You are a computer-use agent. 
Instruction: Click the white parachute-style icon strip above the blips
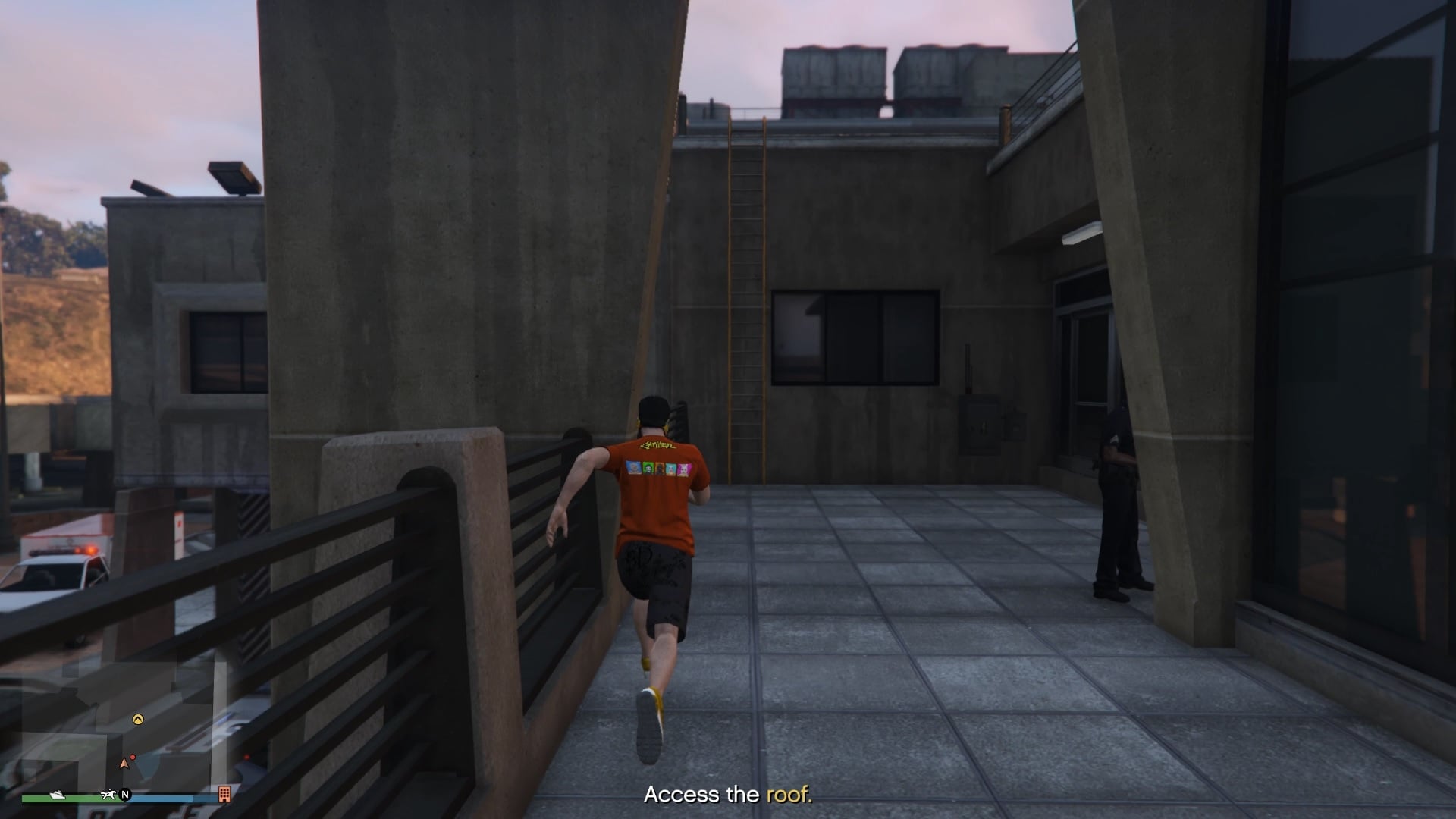tap(58, 795)
